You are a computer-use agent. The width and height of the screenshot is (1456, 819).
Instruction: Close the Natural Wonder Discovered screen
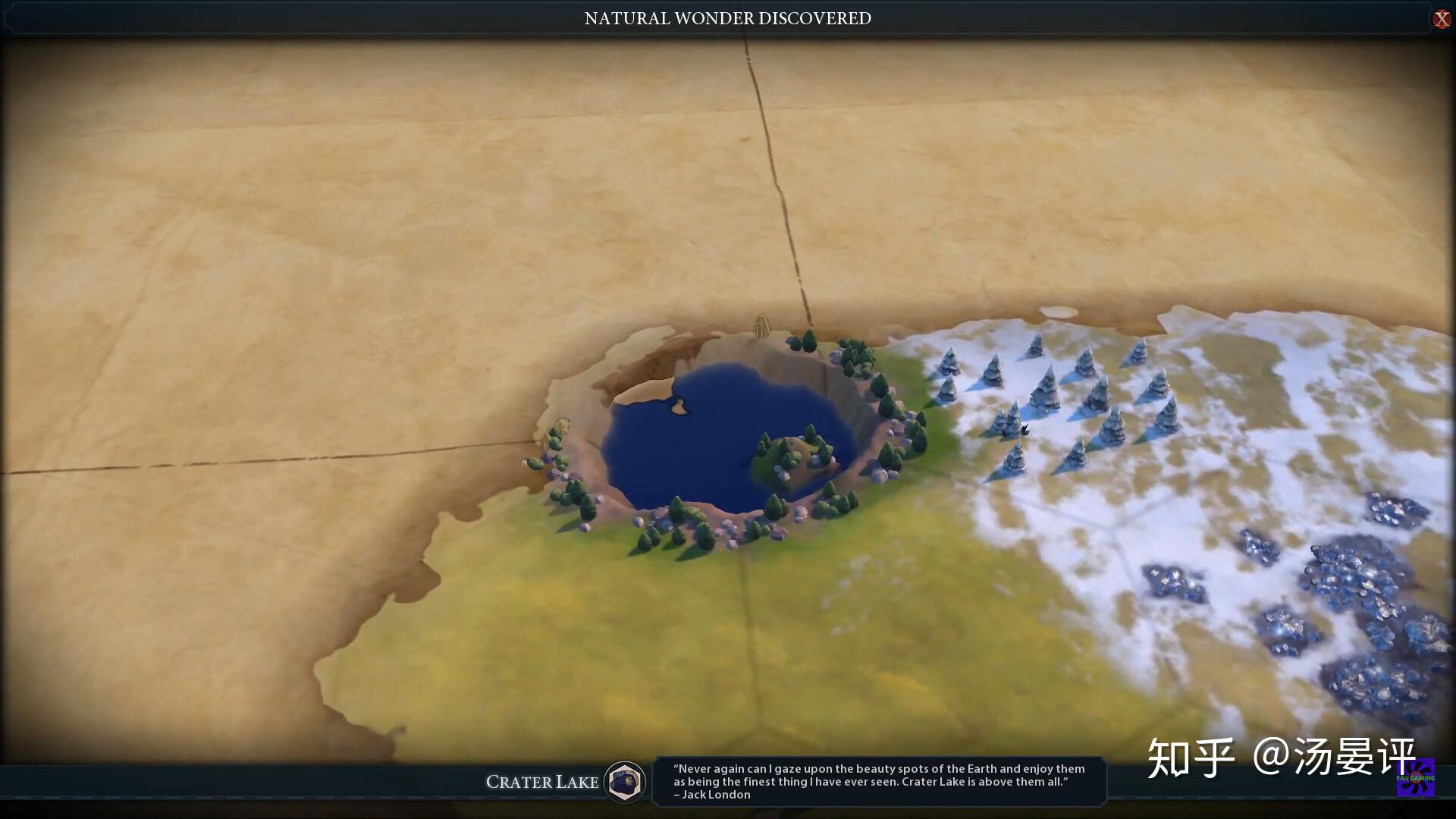[1441, 19]
